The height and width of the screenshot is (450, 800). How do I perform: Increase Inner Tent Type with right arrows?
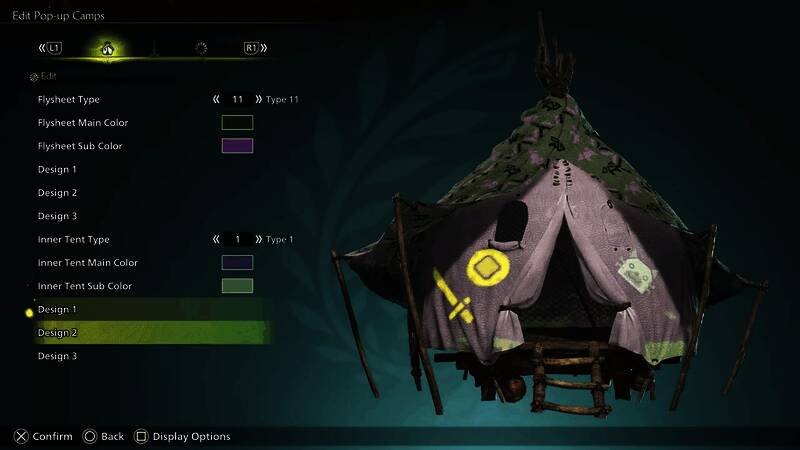[x=259, y=240]
